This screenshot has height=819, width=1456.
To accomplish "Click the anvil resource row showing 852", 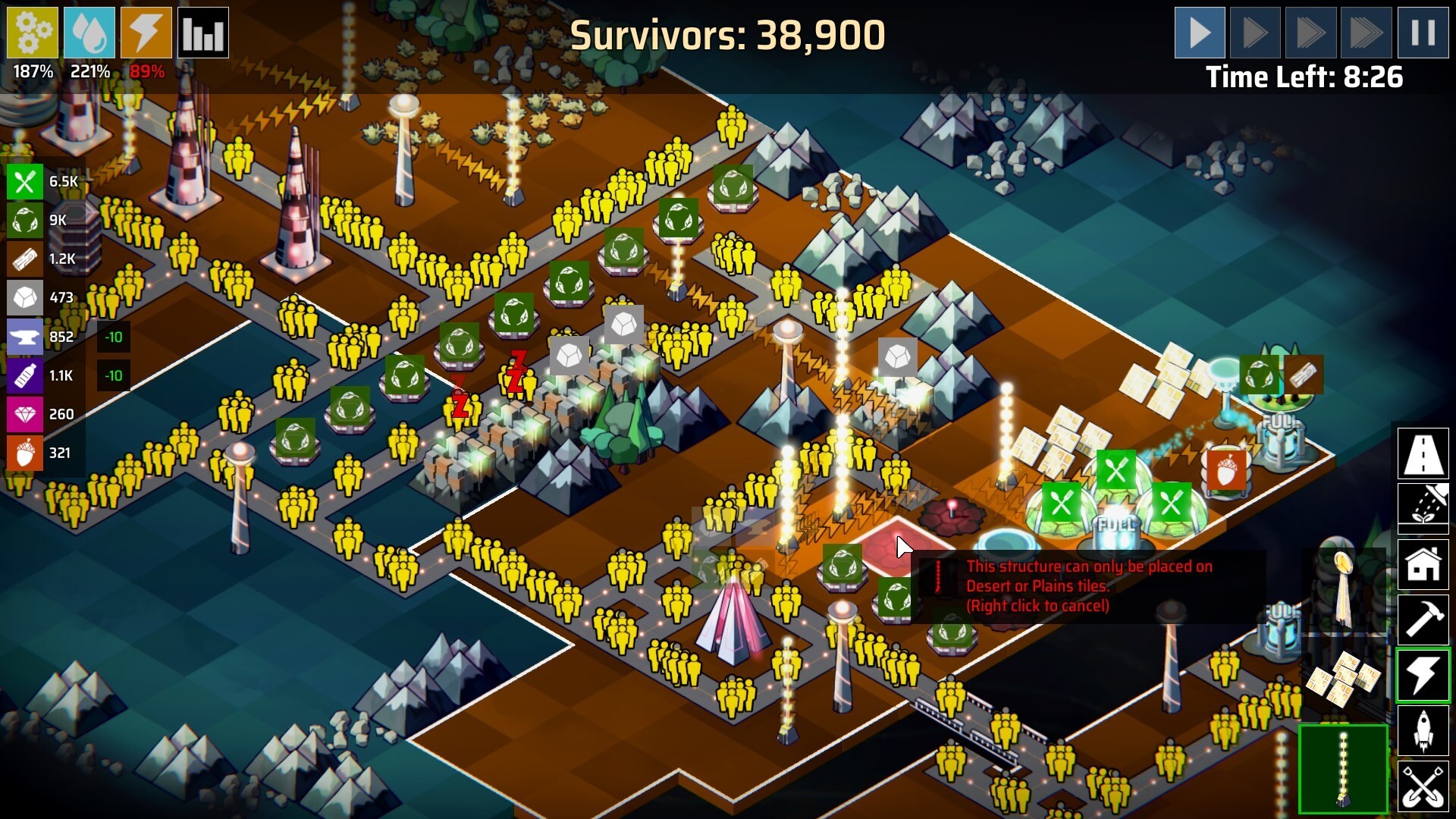I will click(x=25, y=337).
